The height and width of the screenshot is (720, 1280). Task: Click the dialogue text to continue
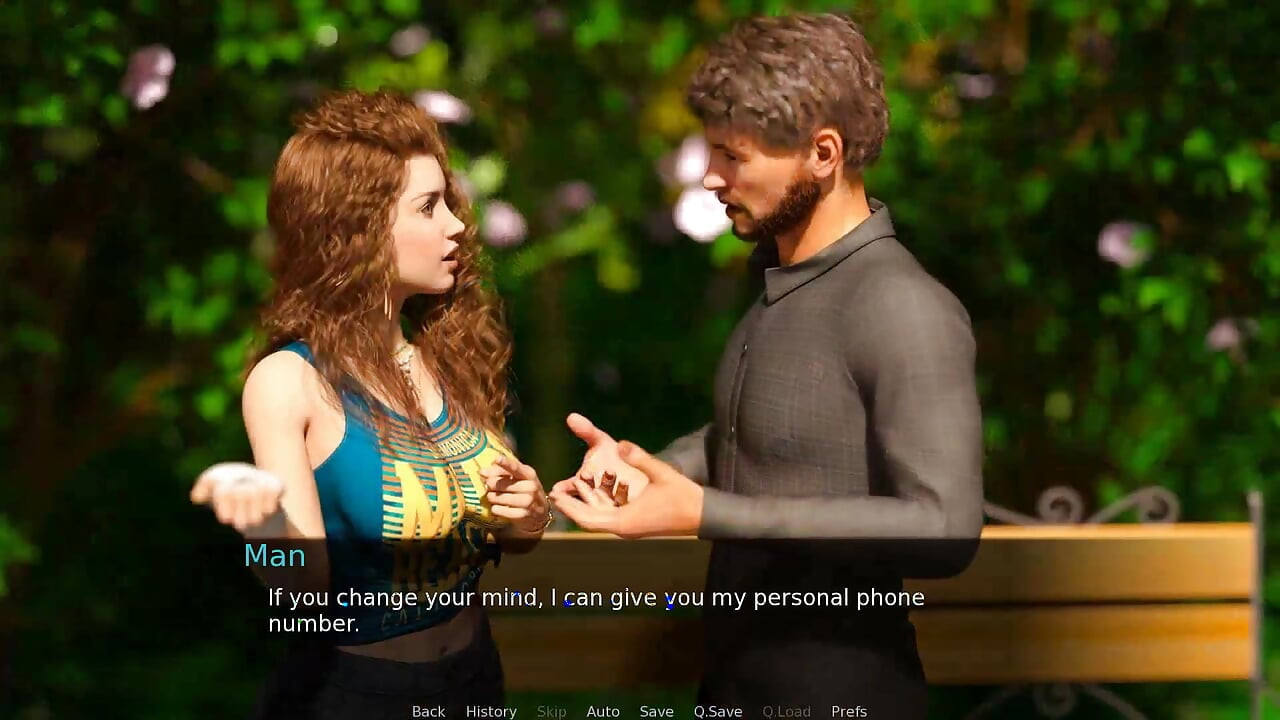(x=596, y=610)
